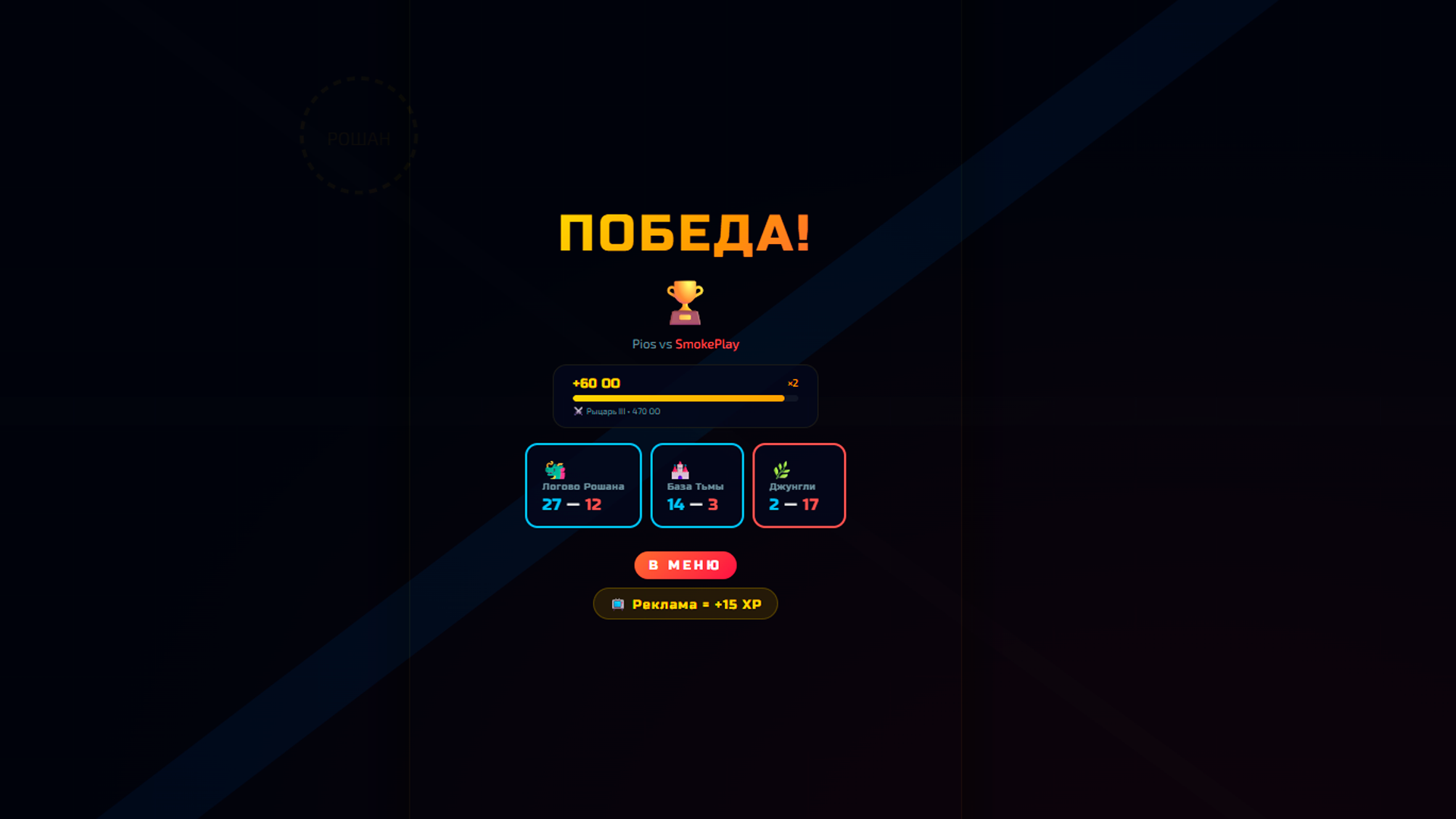1456x819 pixels.
Task: Click the crossed swords rank icon
Action: pyautogui.click(x=578, y=411)
